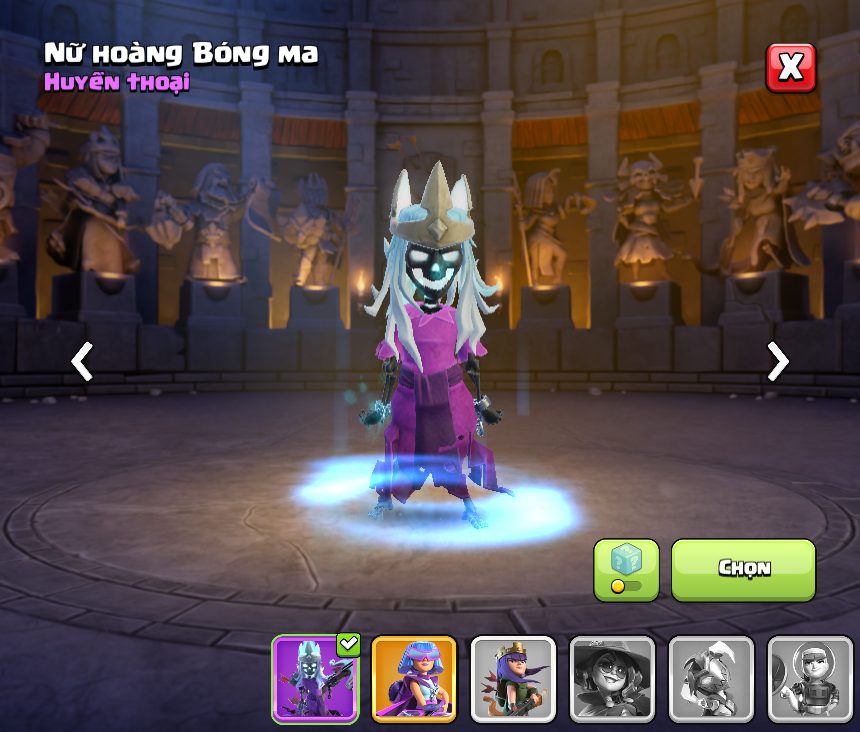Select the greyed-out witch hat queen skin

[x=612, y=679]
